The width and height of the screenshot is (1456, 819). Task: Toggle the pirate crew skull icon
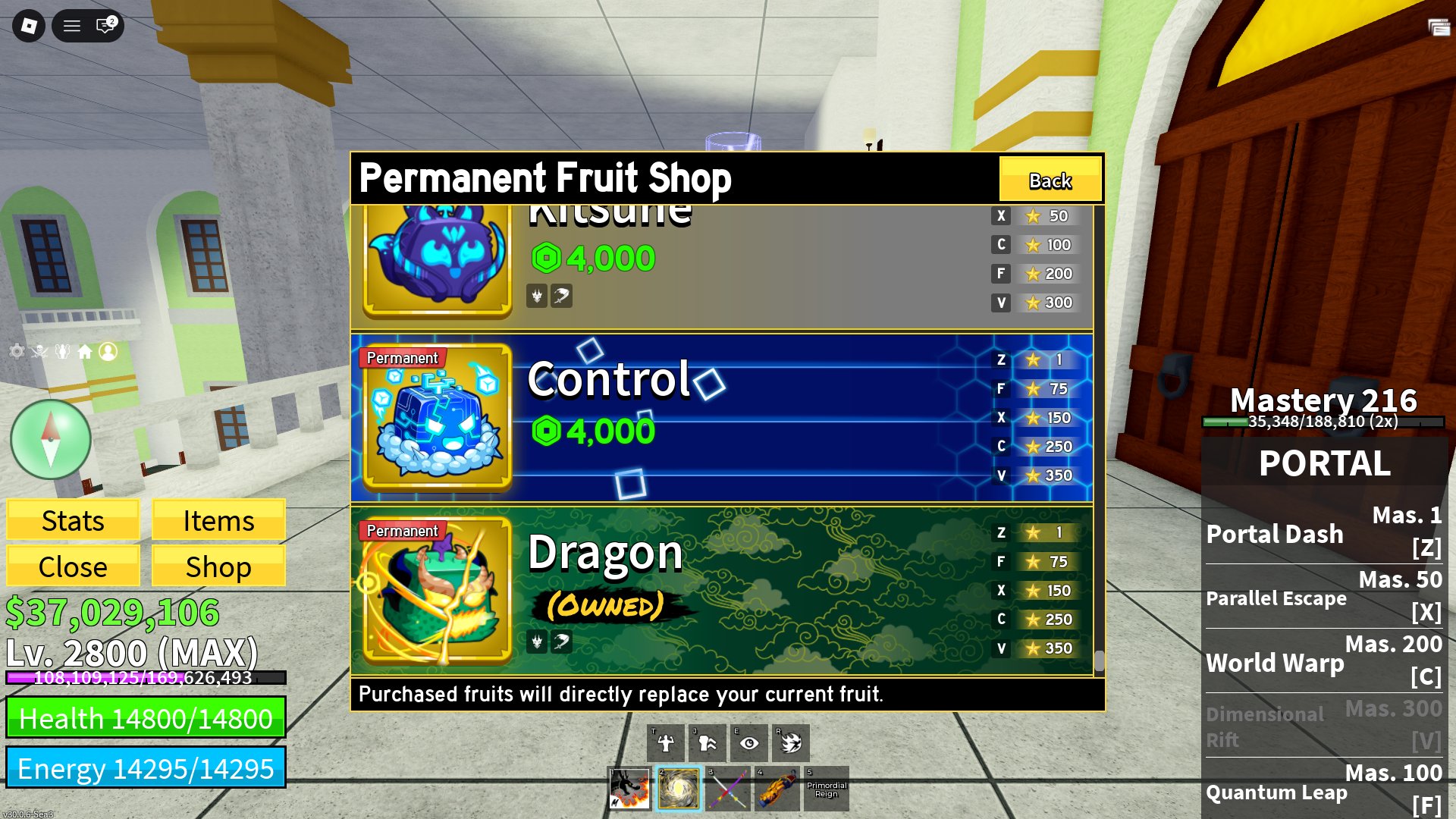(x=39, y=351)
